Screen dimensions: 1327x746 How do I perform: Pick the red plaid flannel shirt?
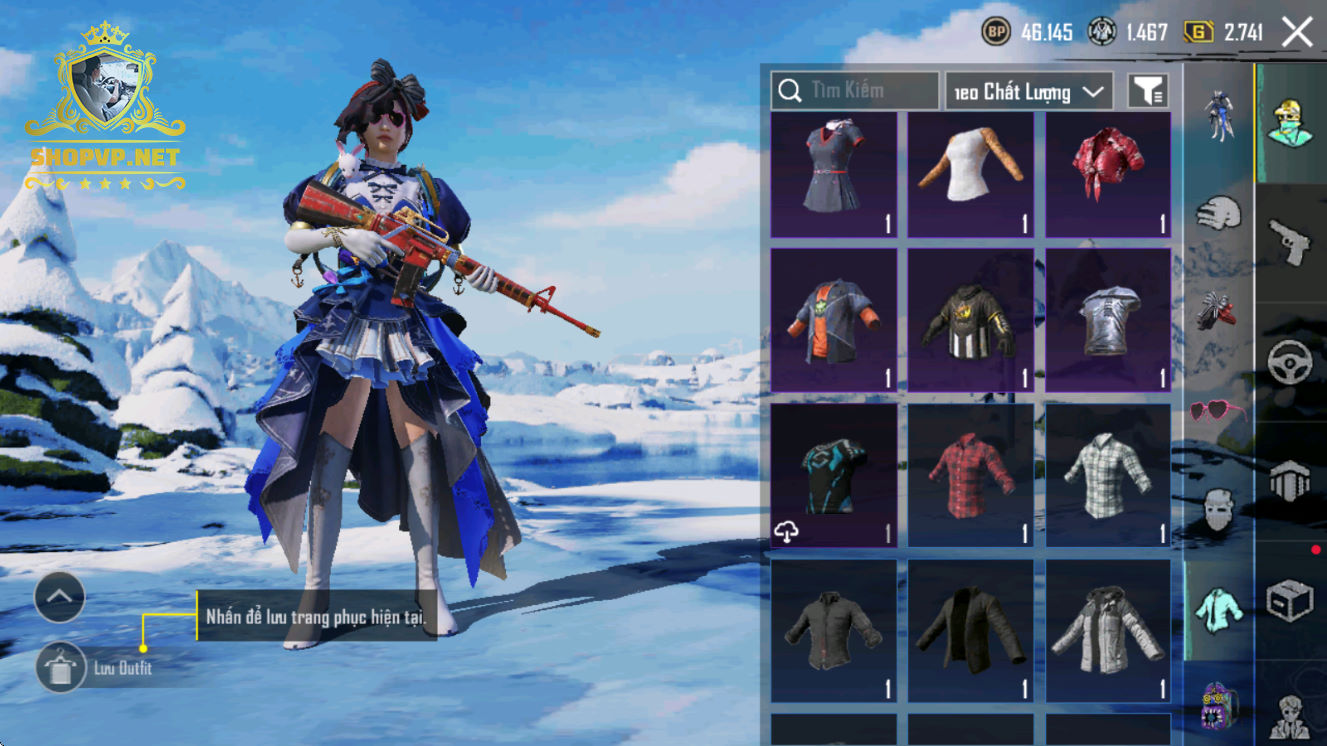pos(970,475)
